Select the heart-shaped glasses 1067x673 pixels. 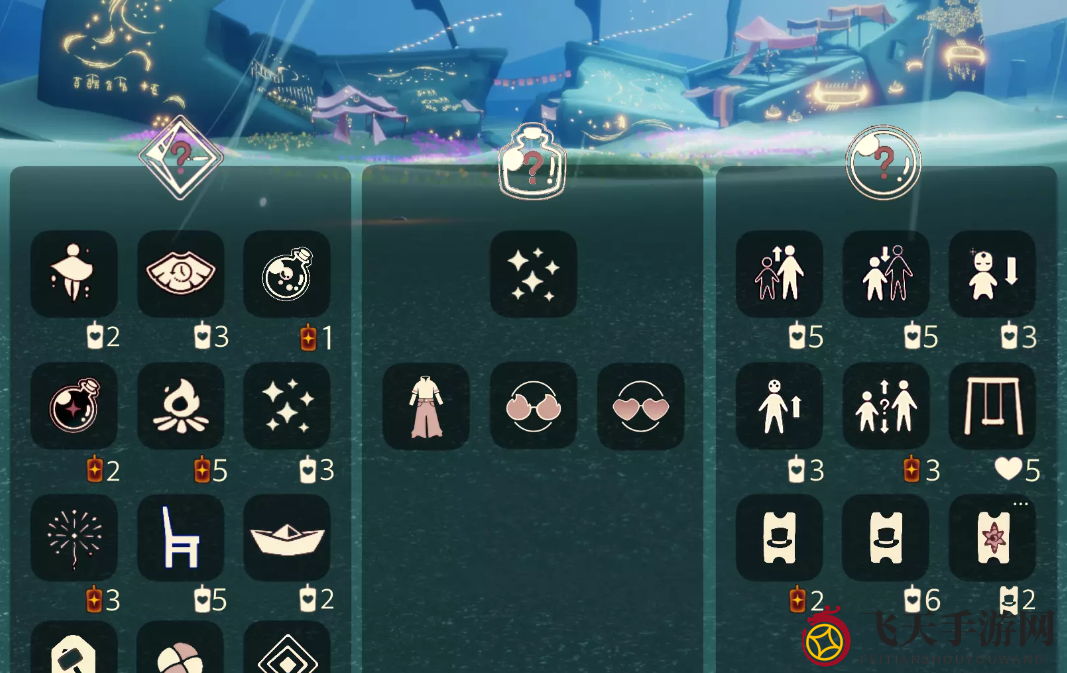(640, 405)
